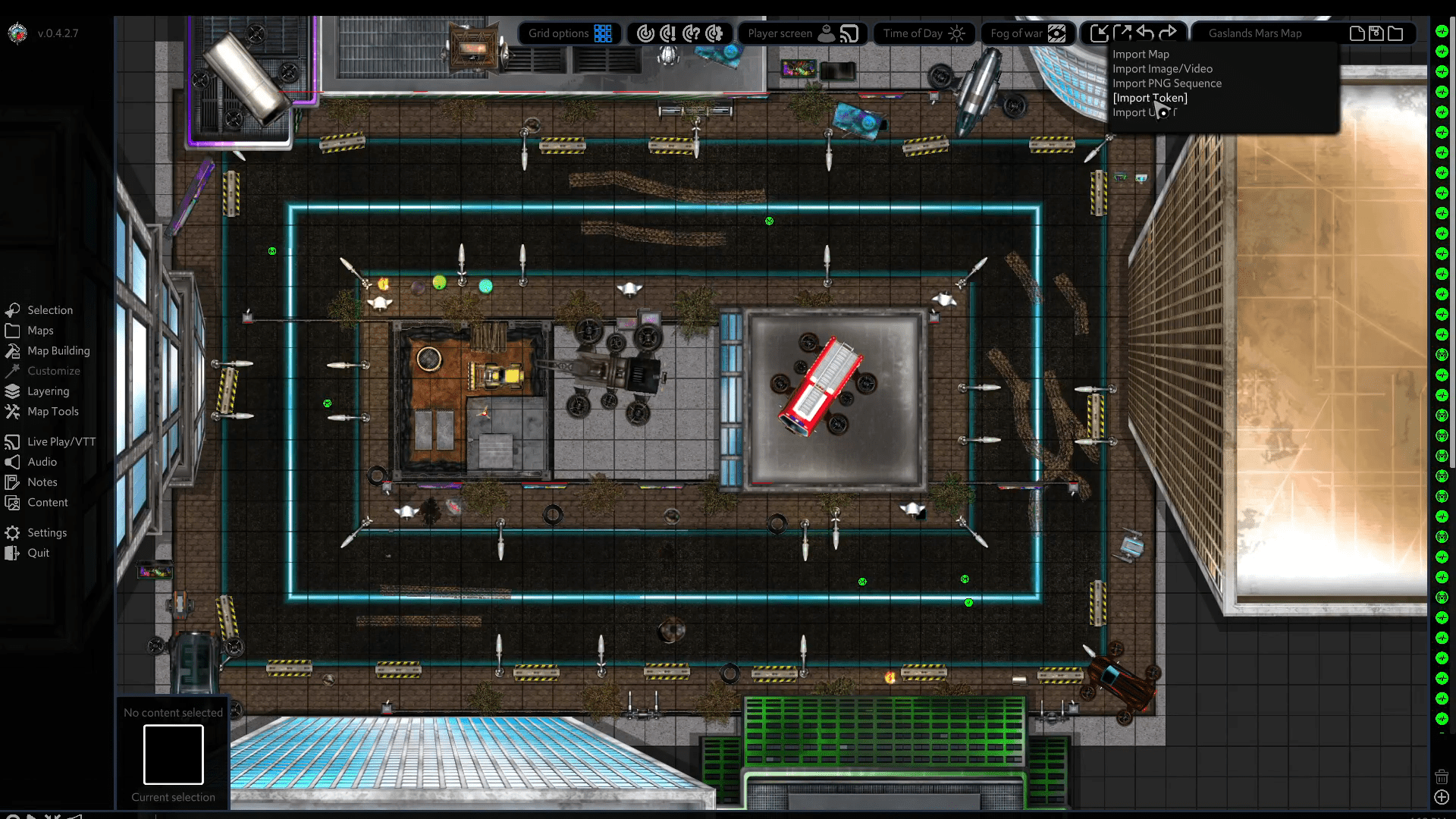Choose Import Image/Video option
This screenshot has width=1456, height=819.
click(1162, 69)
